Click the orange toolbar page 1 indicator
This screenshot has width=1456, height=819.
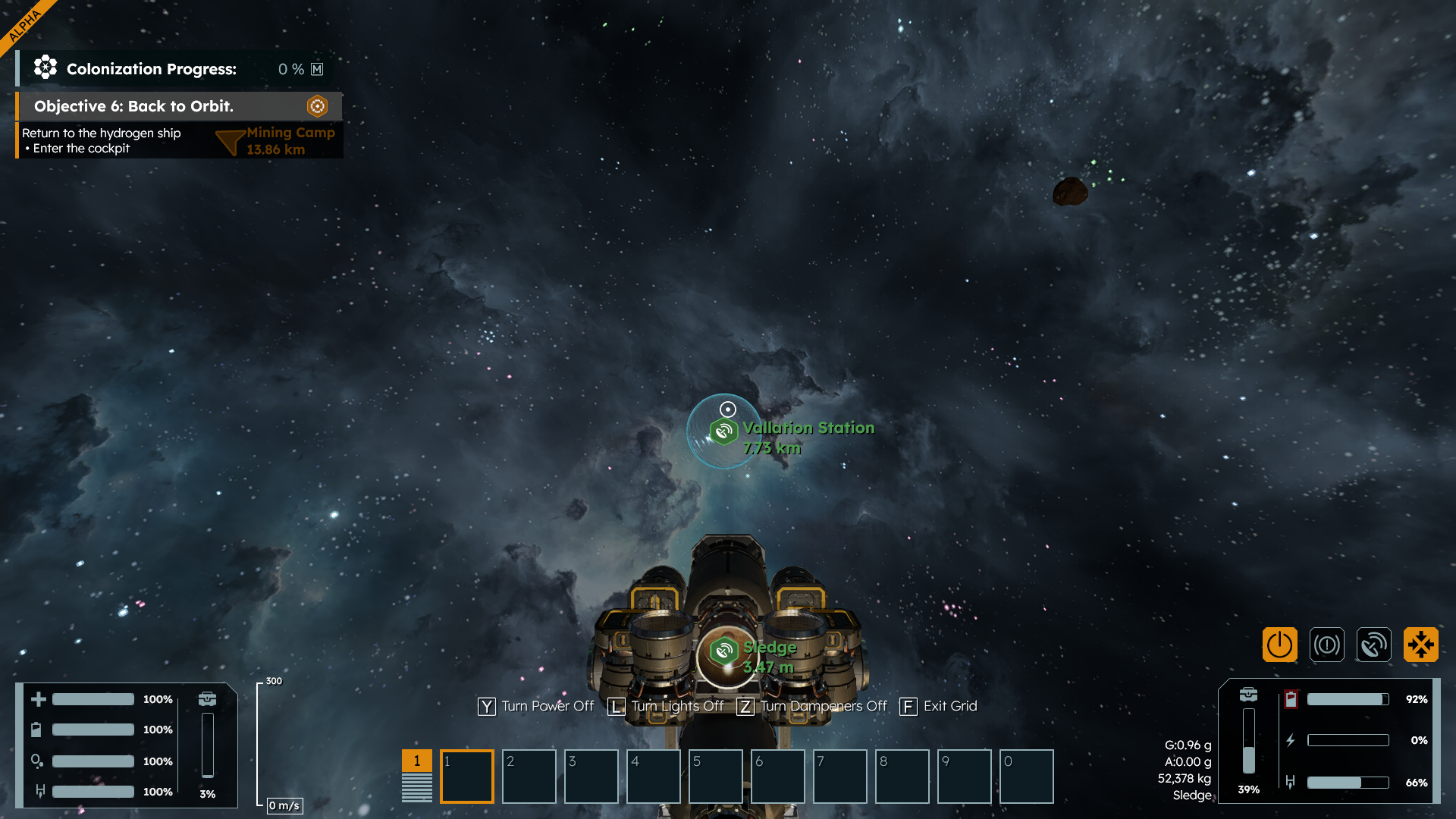click(416, 761)
